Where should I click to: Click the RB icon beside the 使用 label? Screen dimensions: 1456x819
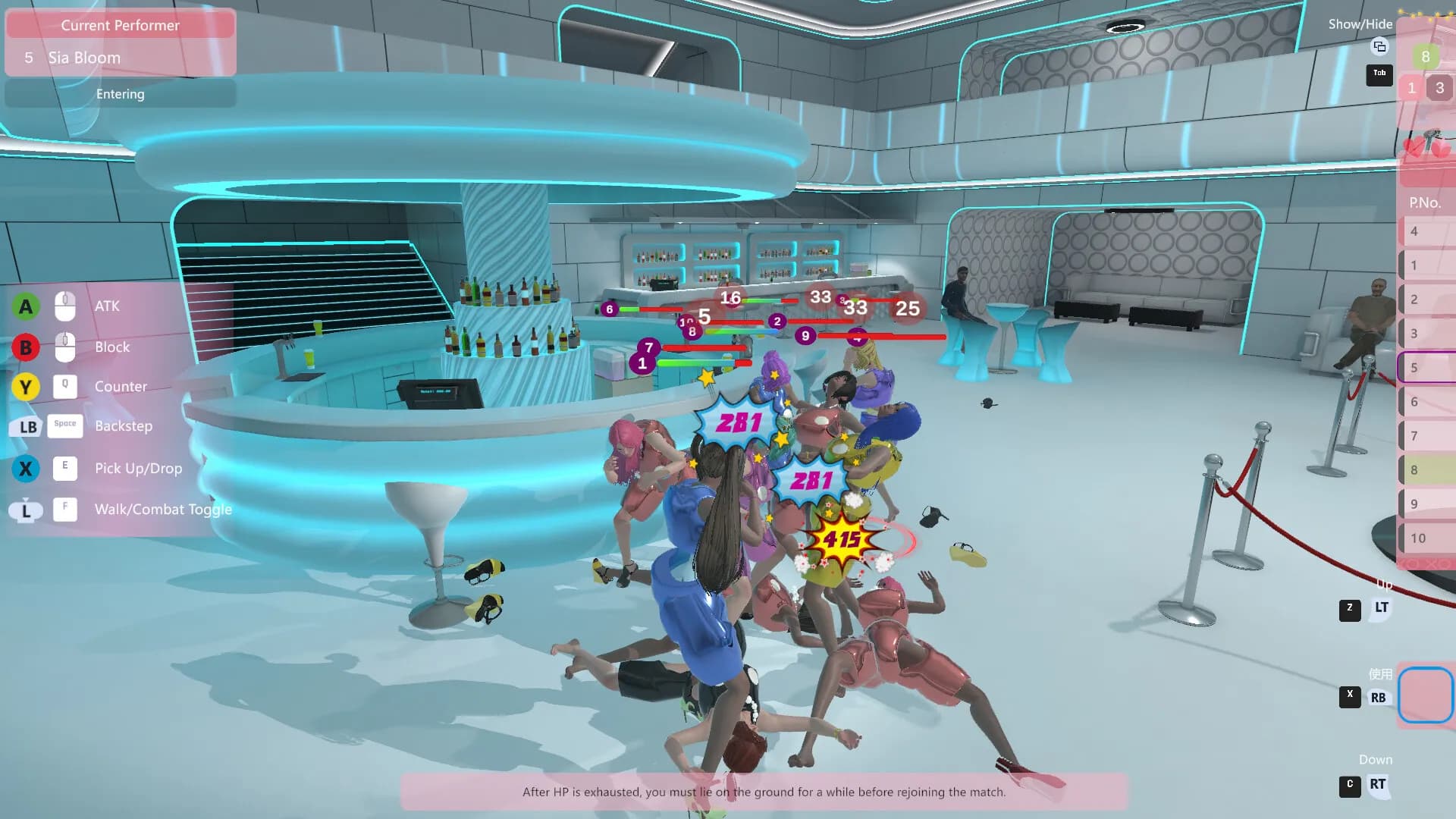click(1380, 695)
